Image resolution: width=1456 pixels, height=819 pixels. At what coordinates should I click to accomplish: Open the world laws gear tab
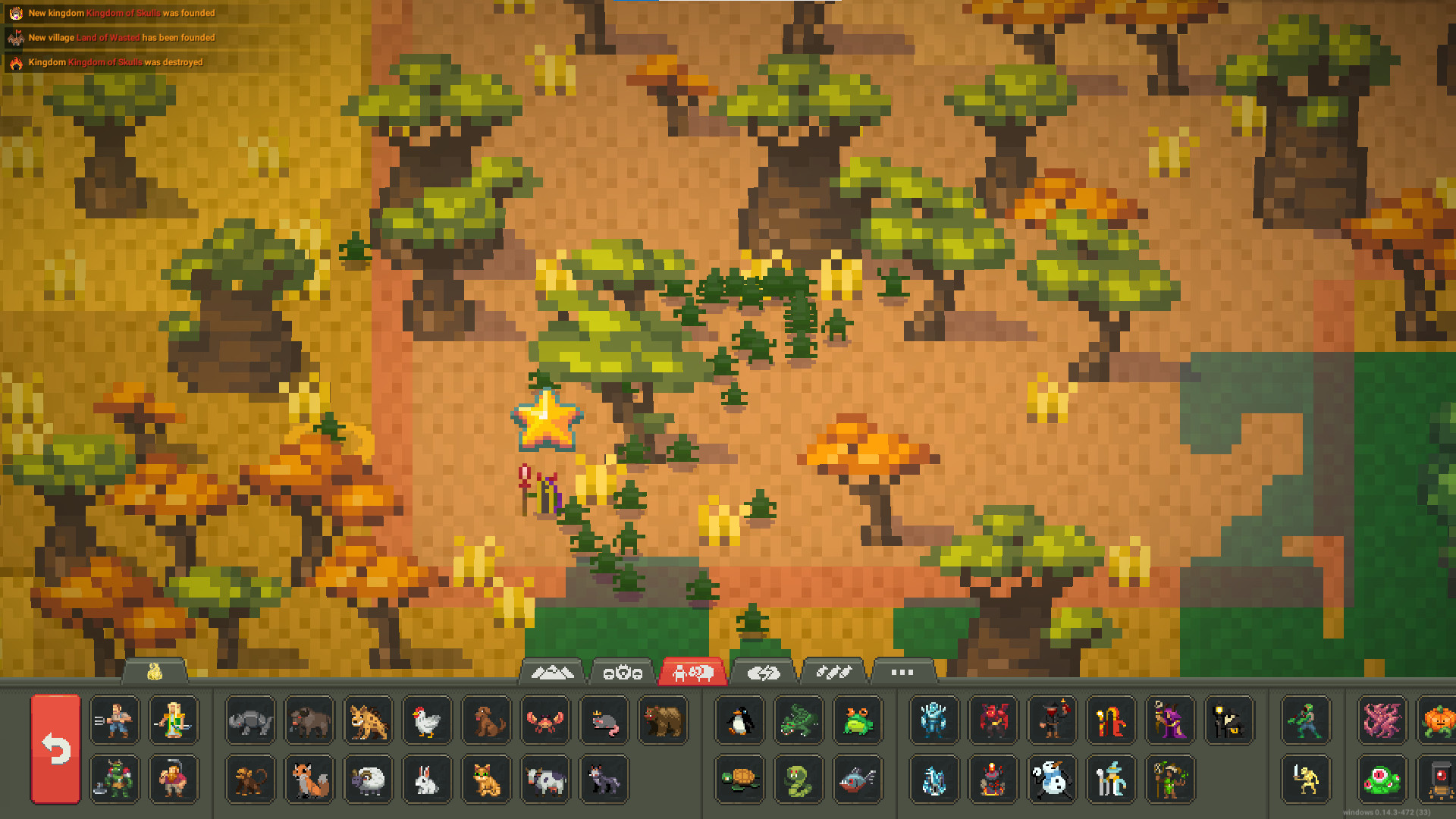coord(622,672)
